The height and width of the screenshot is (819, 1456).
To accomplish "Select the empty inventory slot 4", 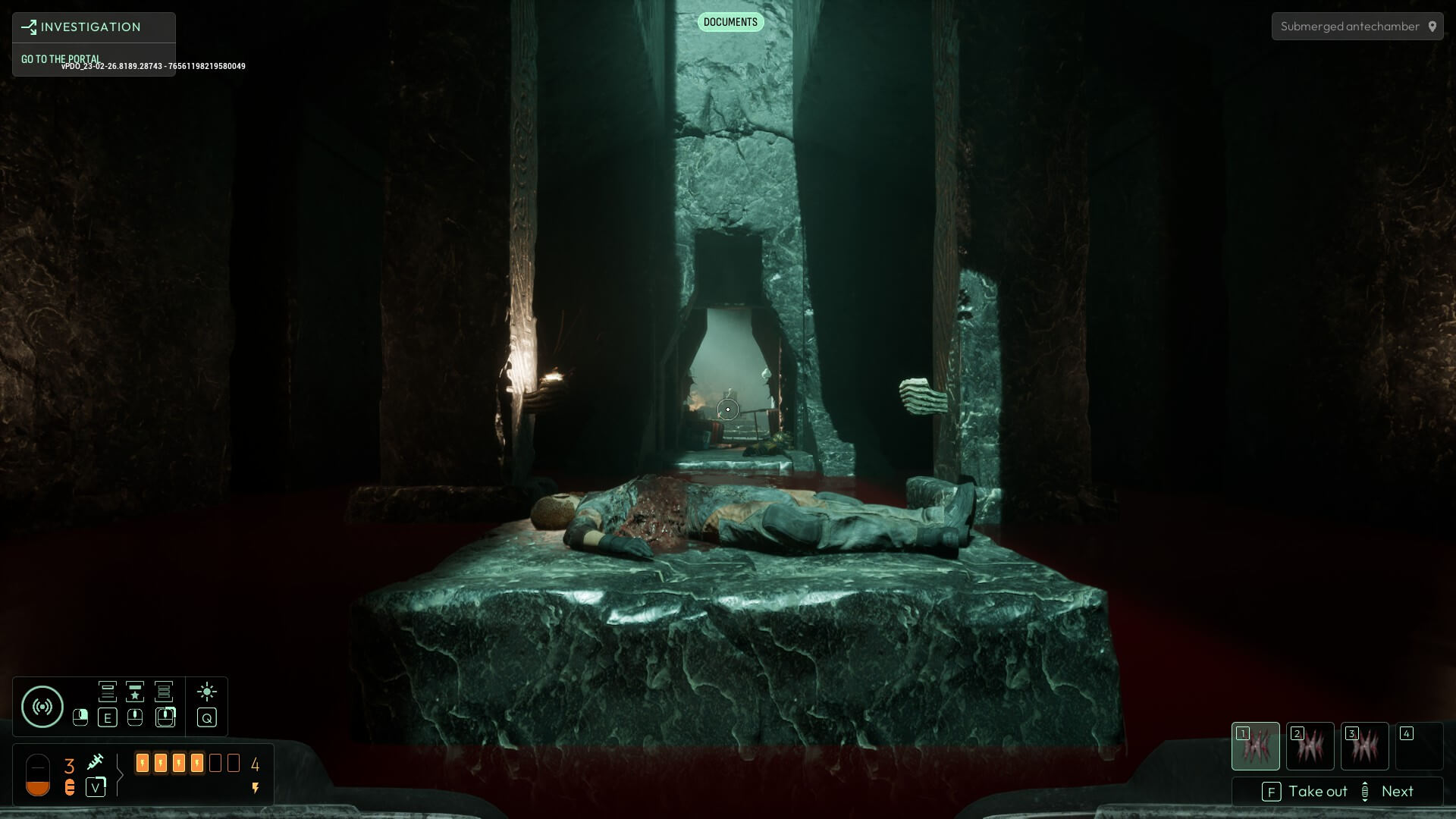I will pos(1420,746).
